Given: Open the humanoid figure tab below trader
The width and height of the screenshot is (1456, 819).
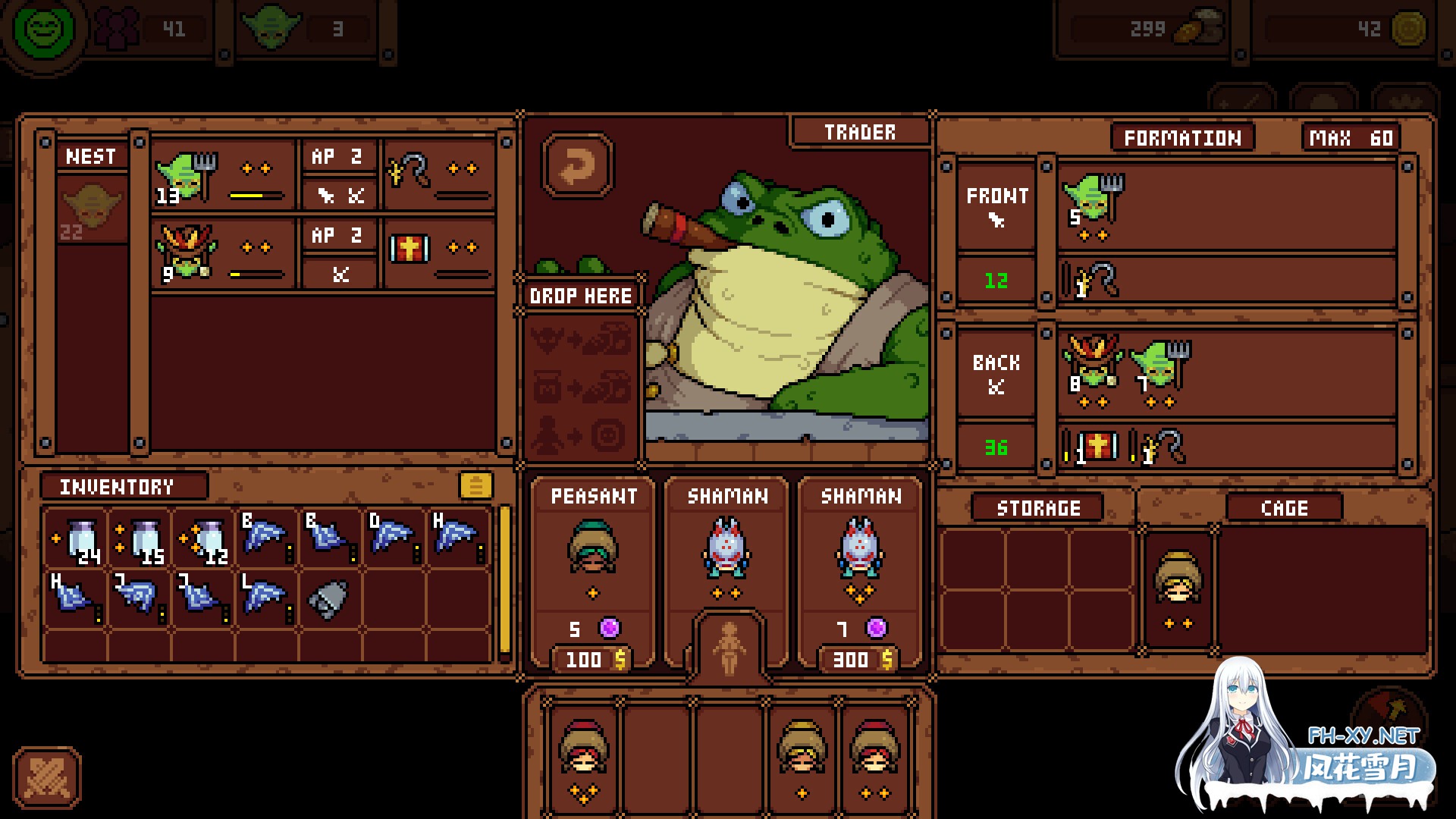Looking at the screenshot, I should (x=728, y=647).
